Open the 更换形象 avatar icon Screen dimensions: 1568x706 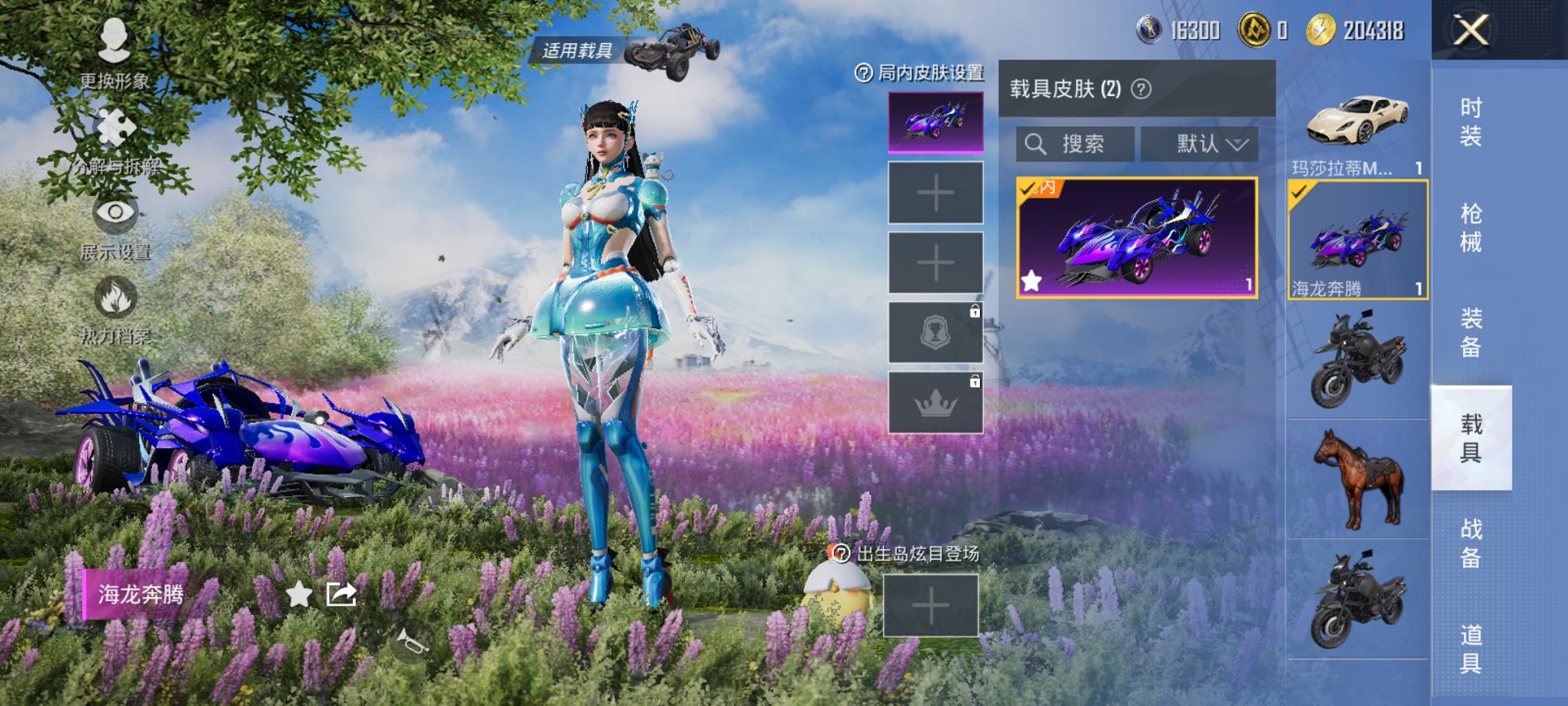114,38
